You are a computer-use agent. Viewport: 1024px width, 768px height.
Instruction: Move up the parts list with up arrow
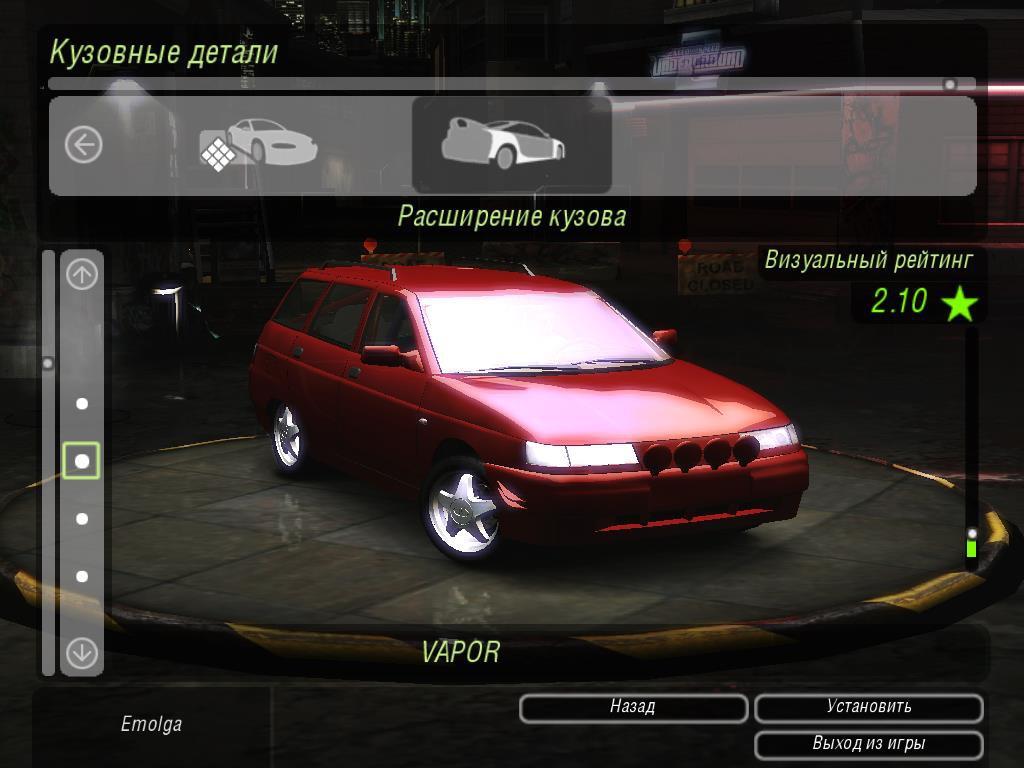[82, 274]
